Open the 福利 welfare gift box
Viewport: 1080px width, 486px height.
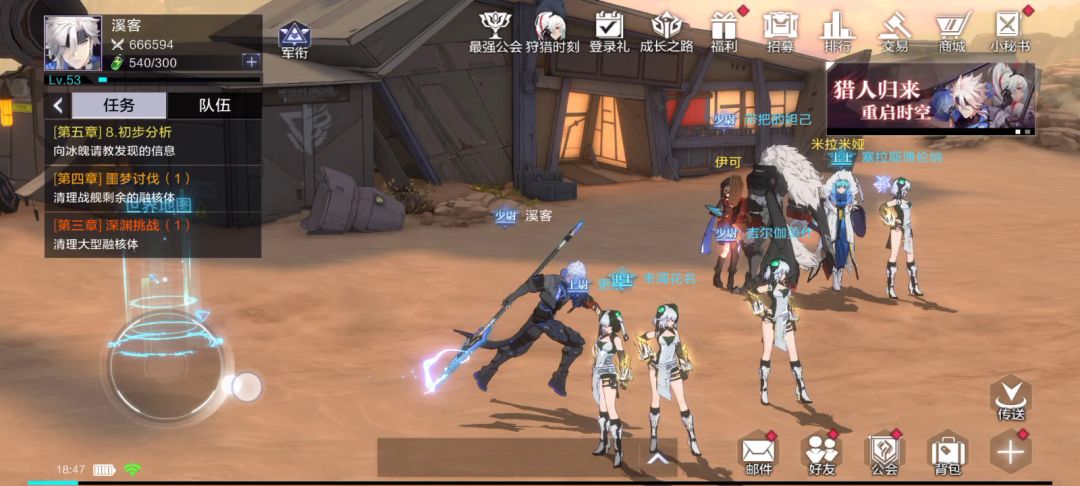pyautogui.click(x=723, y=31)
